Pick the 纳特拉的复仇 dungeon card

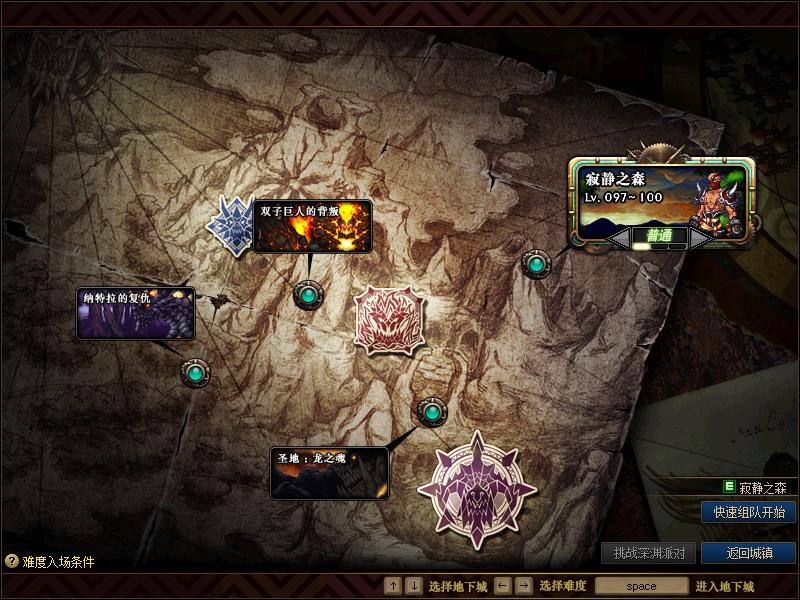click(136, 313)
